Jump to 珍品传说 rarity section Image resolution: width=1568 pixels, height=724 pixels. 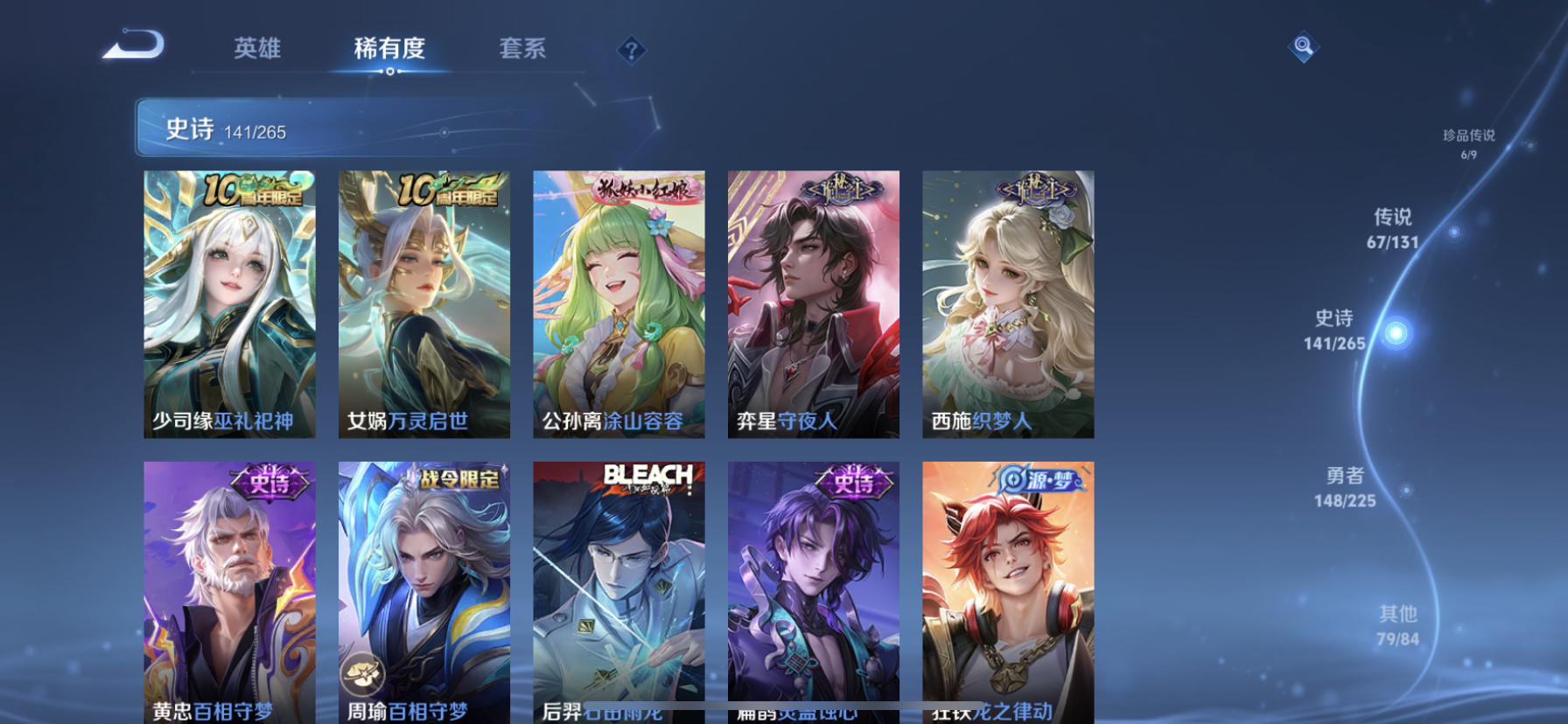(1468, 143)
